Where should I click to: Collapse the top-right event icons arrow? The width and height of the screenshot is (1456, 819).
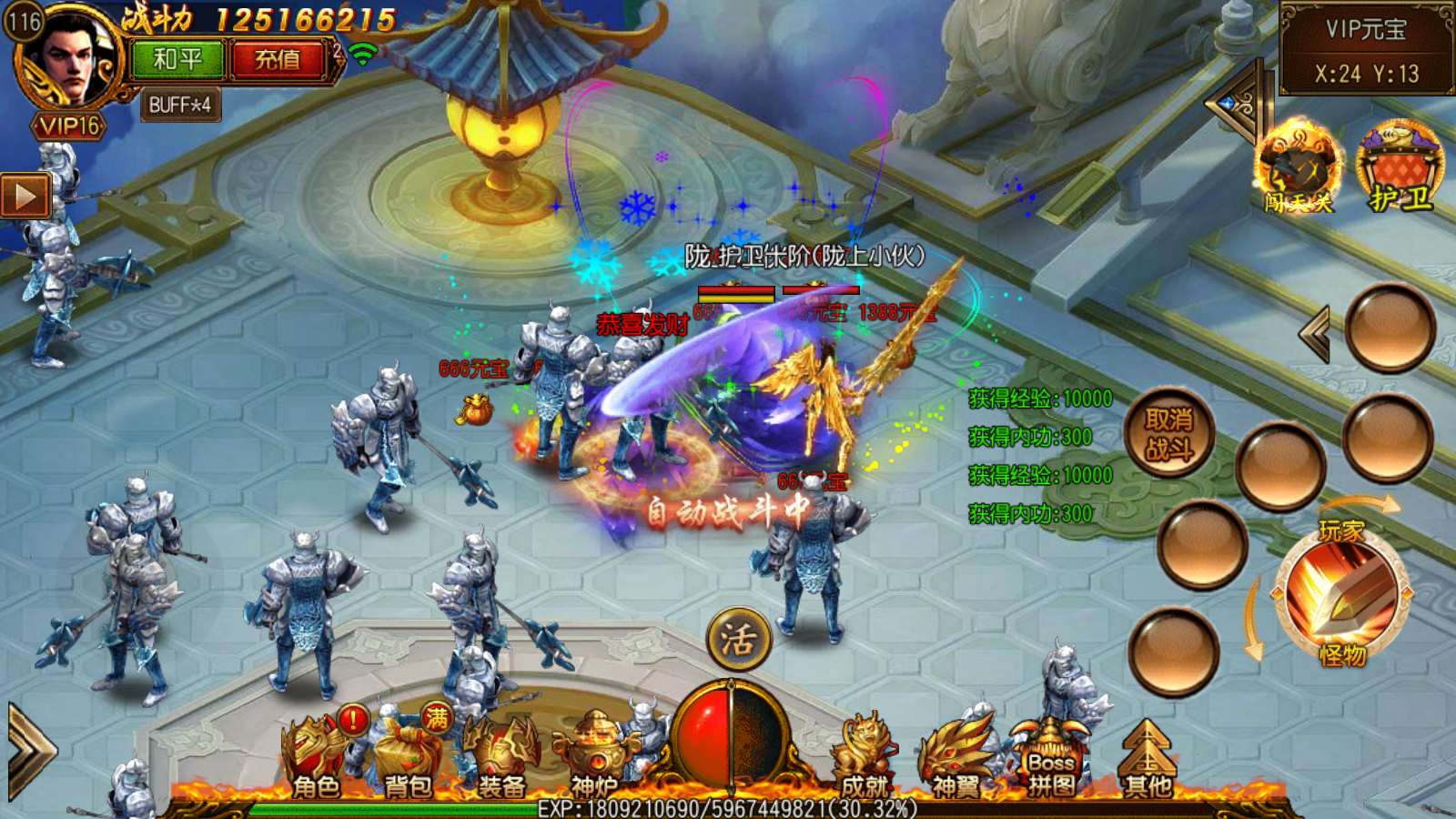[x=1236, y=104]
